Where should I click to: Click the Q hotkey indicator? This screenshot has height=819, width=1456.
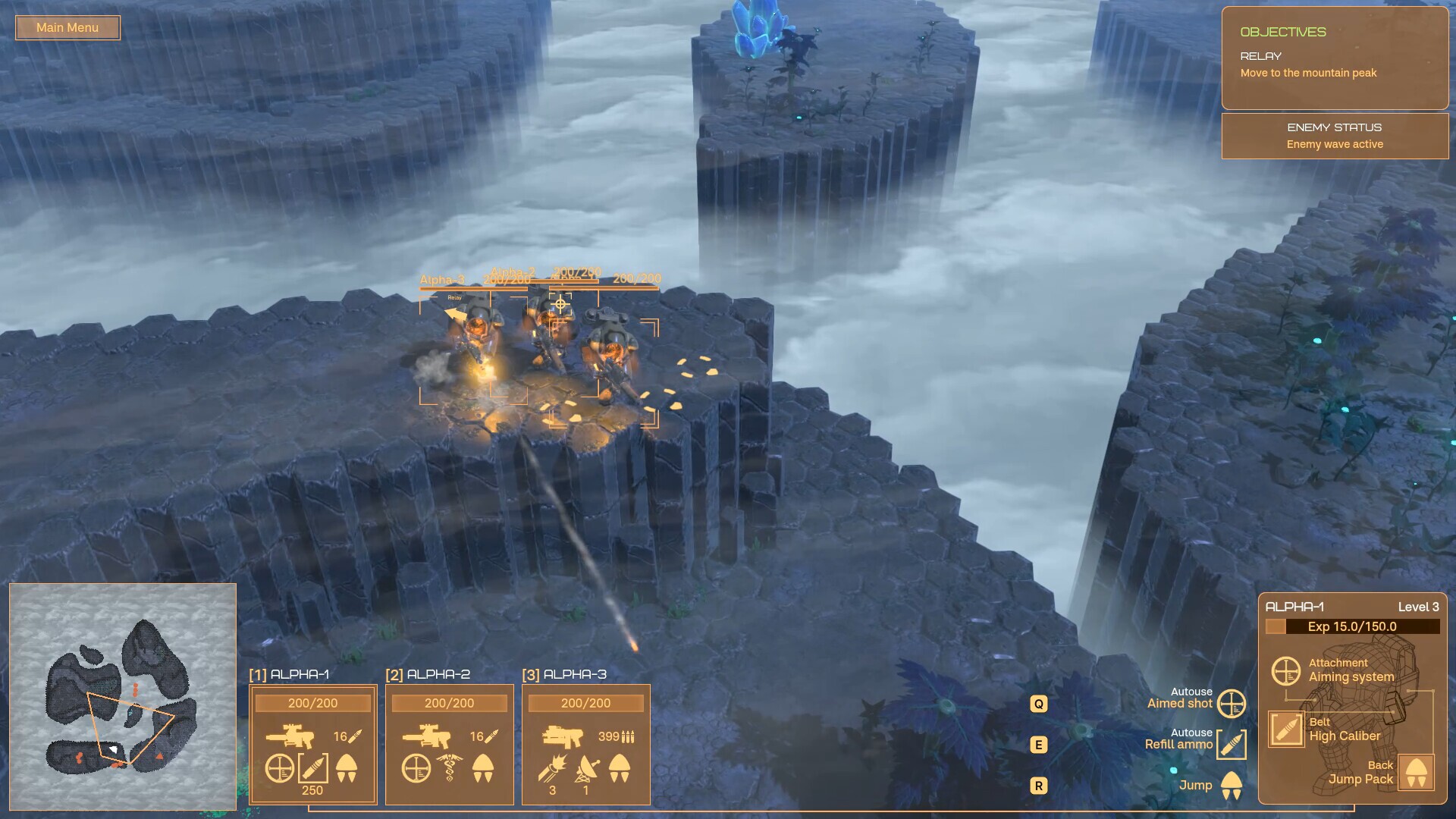click(x=1038, y=704)
